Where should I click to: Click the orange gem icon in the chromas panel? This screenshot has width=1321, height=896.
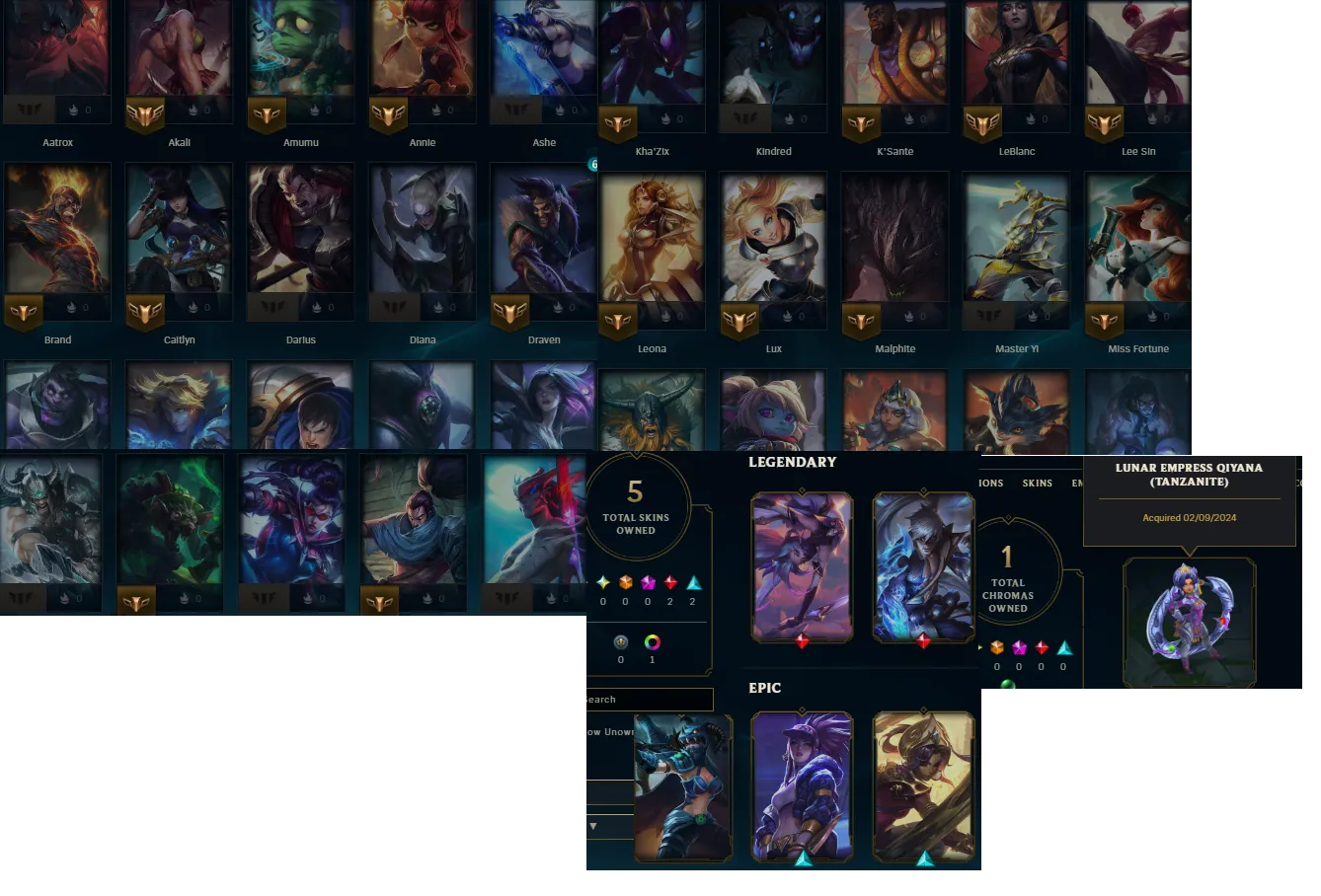coord(997,646)
